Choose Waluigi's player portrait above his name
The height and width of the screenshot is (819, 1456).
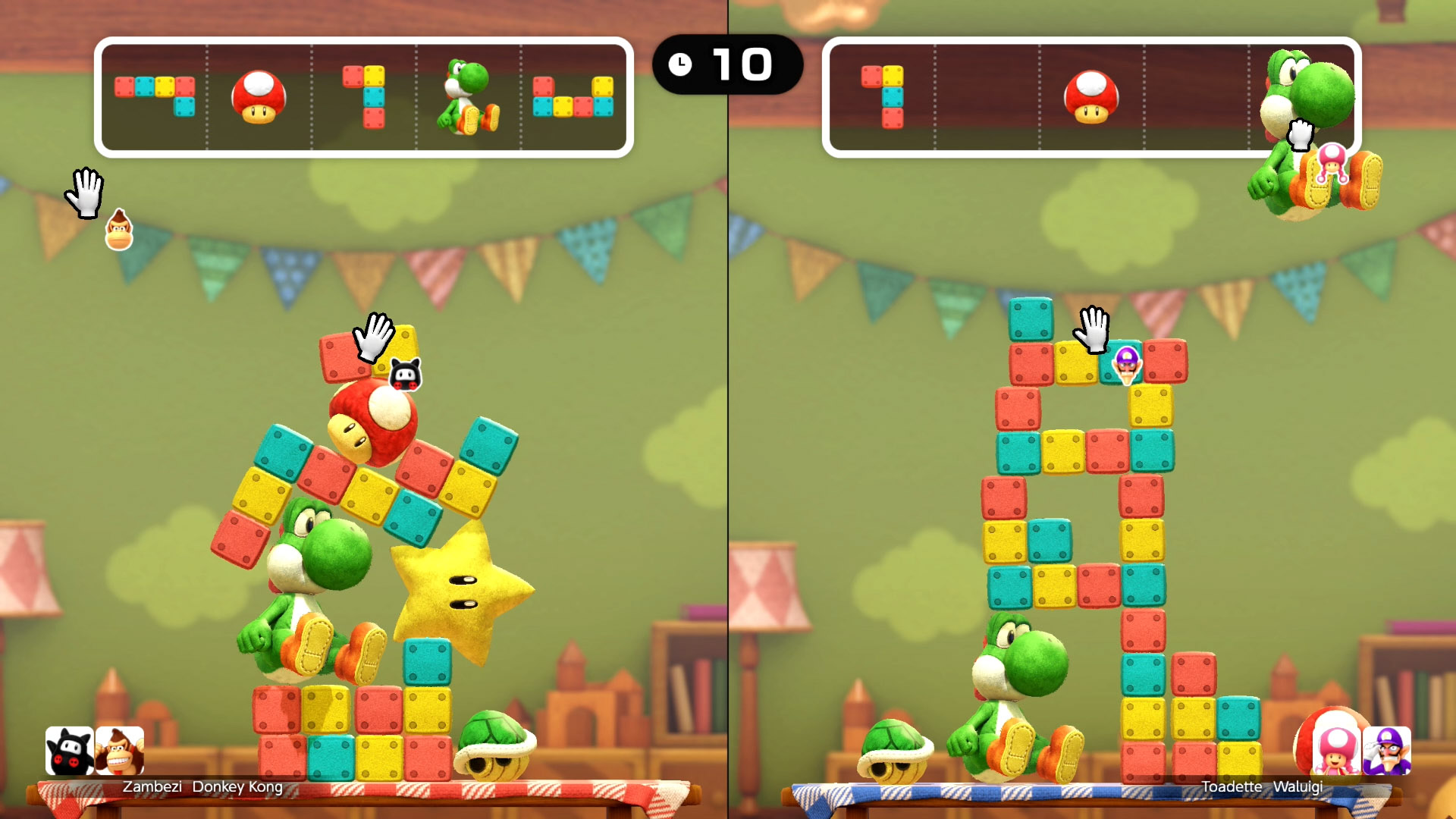1387,751
